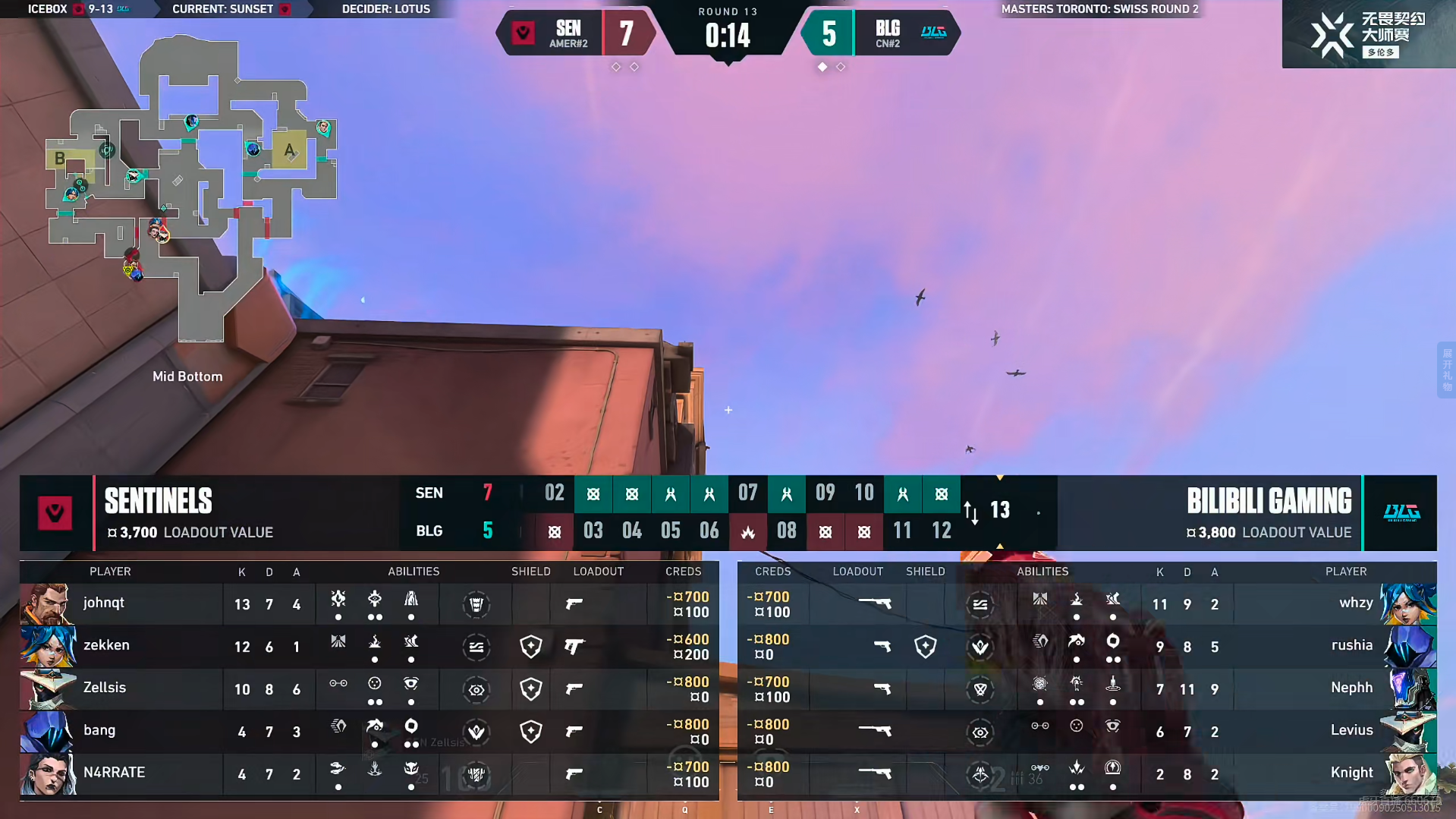The image size is (1456, 819).
Task: Click the side-swap arrows icon beside round 13
Action: [x=971, y=512]
